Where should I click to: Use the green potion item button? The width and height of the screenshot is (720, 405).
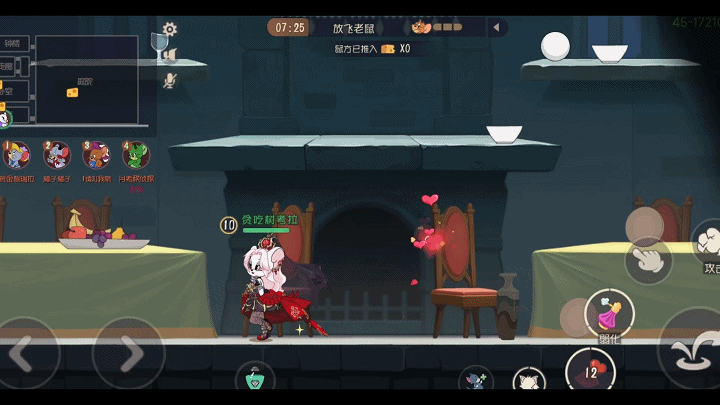click(254, 382)
